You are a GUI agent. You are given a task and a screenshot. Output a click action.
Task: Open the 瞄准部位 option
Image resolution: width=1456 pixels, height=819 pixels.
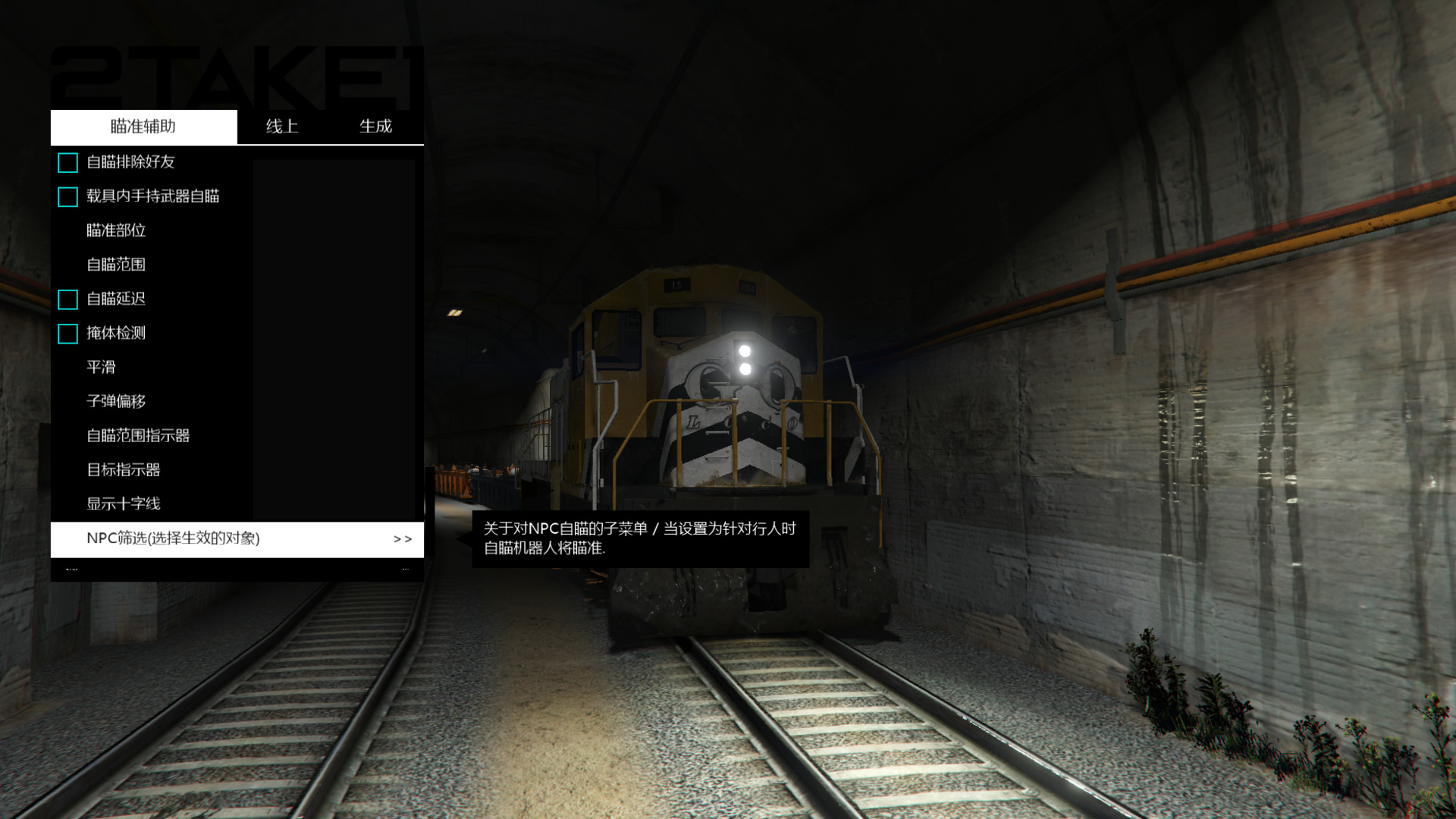(116, 231)
